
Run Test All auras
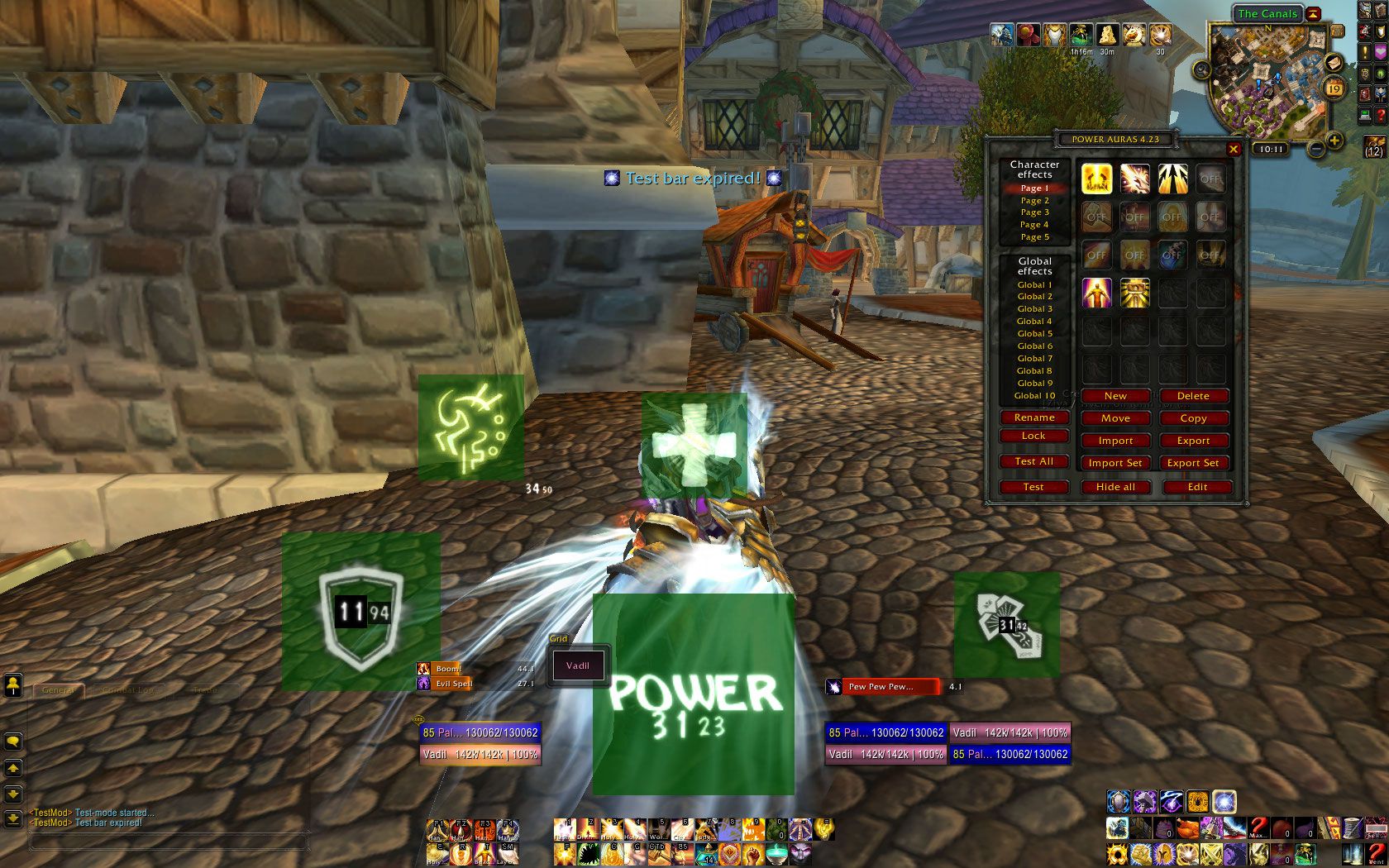pyautogui.click(x=1033, y=461)
